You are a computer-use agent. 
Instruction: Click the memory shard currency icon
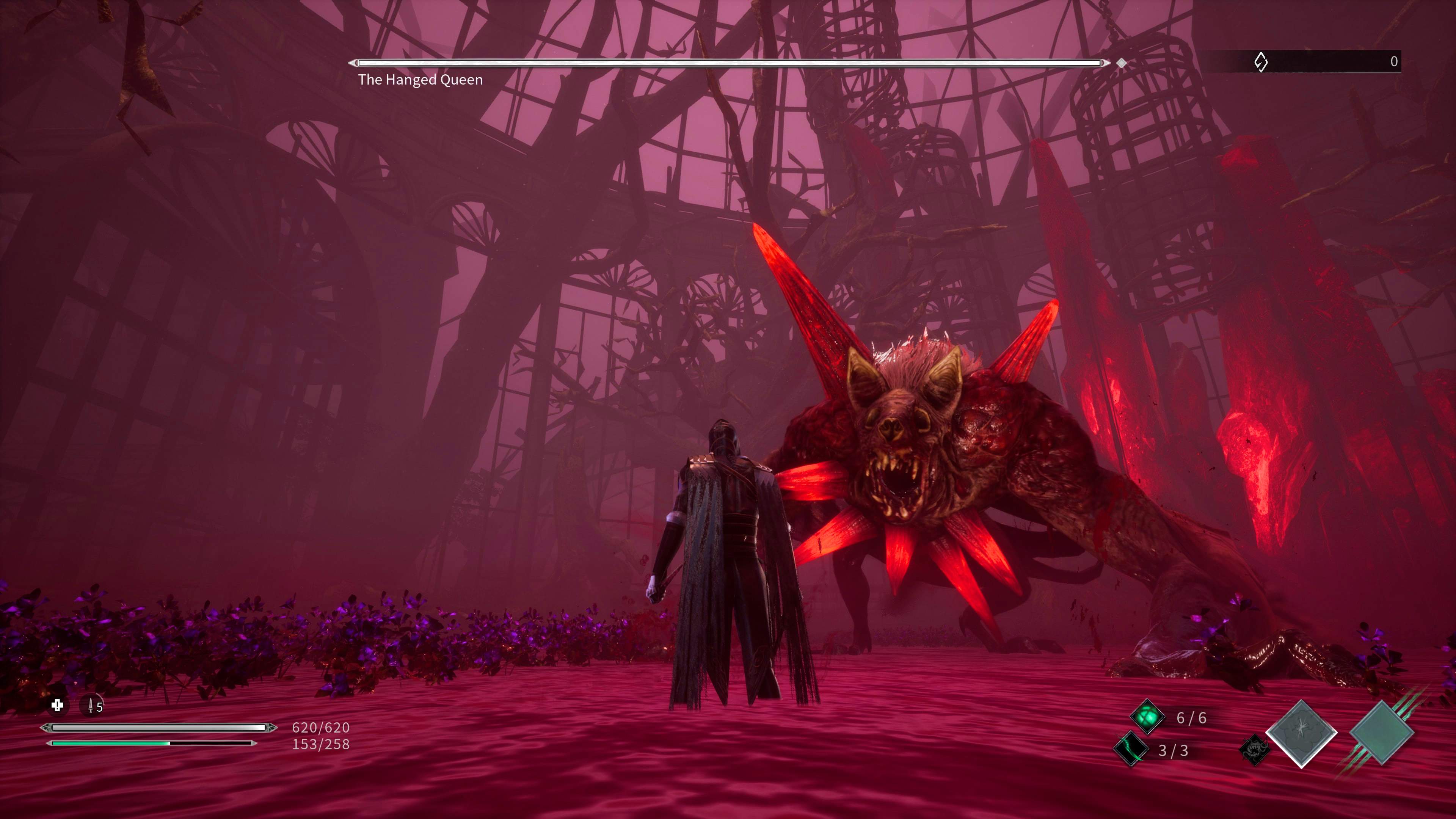pyautogui.click(x=1260, y=61)
